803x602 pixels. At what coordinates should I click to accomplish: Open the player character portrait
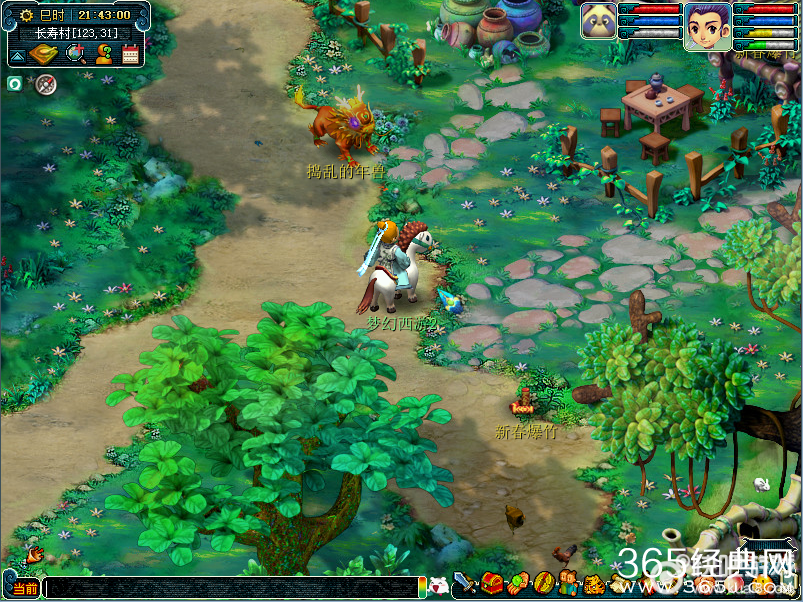708,26
